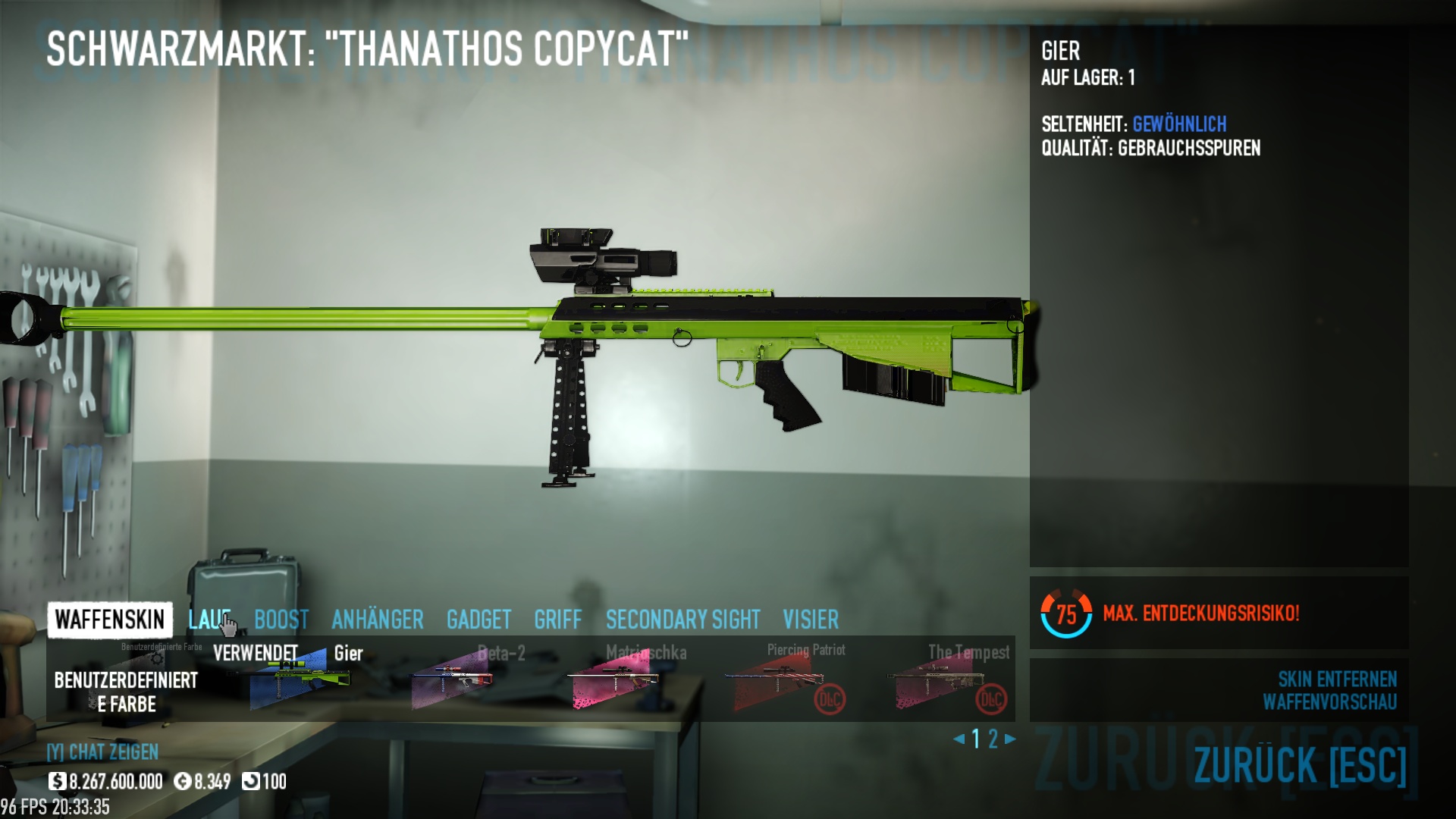Image resolution: width=1456 pixels, height=819 pixels.
Task: Click the next-page arrow for skins
Action: (x=1010, y=739)
